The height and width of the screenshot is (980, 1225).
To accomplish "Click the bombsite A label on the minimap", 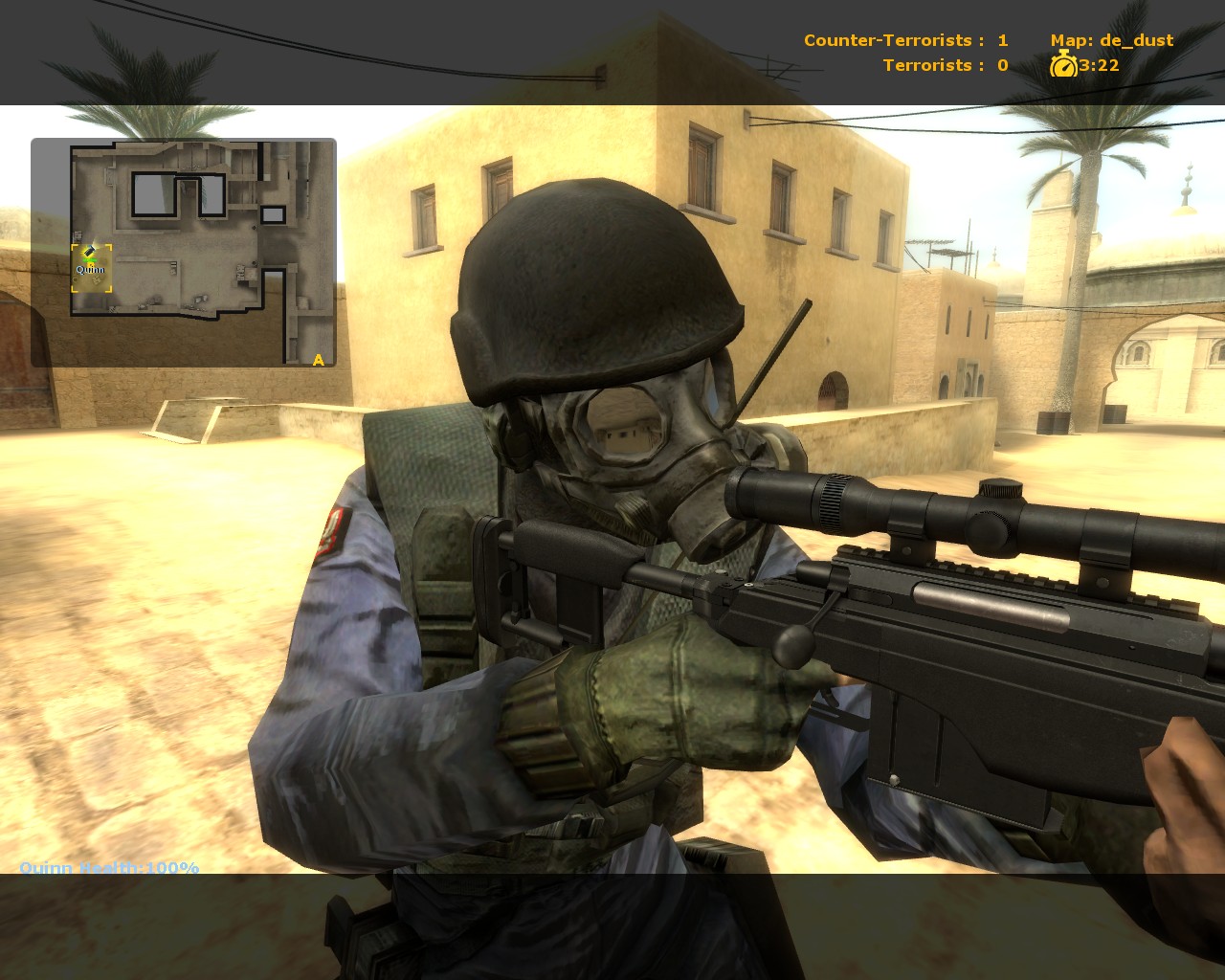I will 317,361.
